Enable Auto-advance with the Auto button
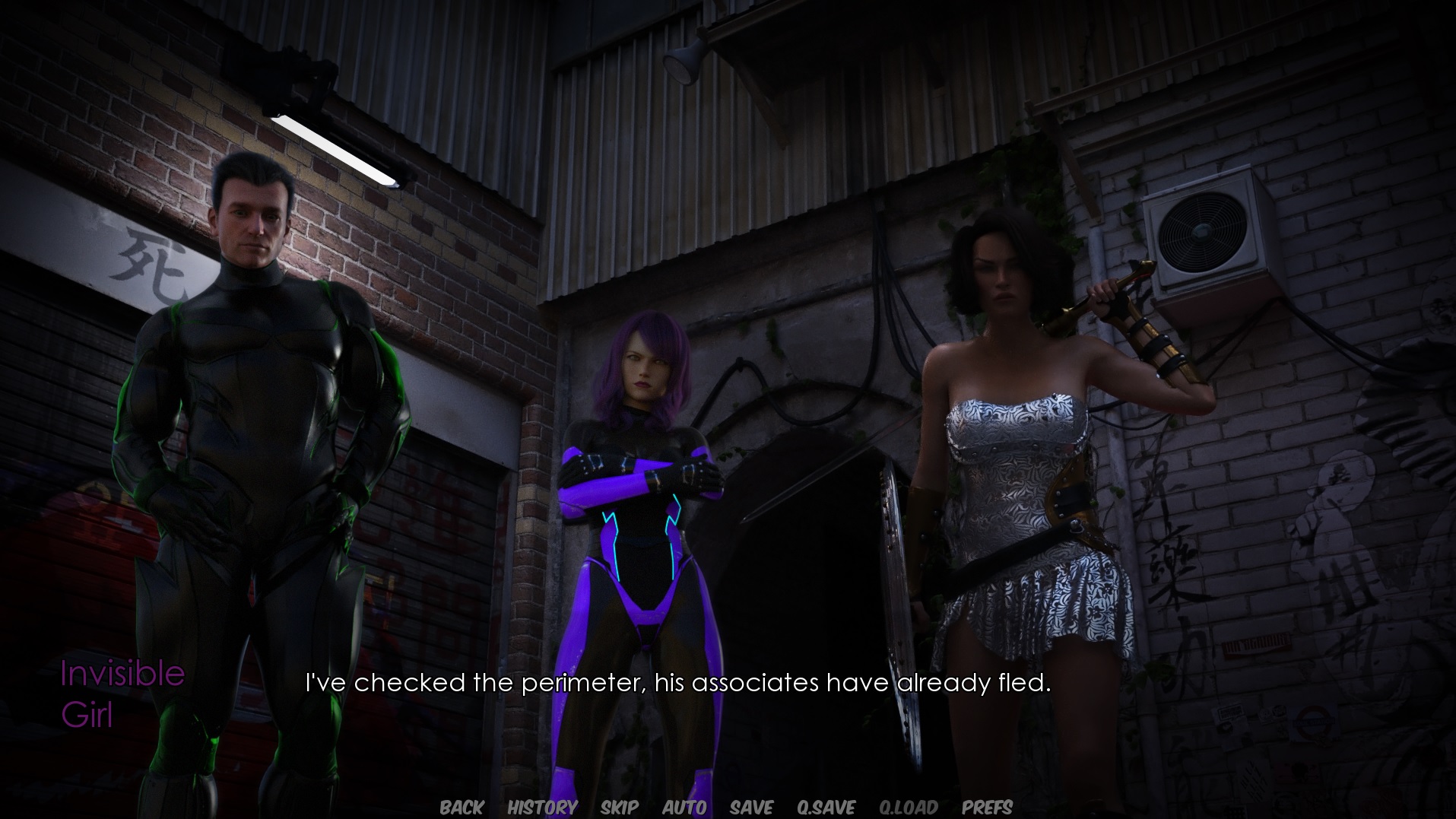 click(684, 807)
